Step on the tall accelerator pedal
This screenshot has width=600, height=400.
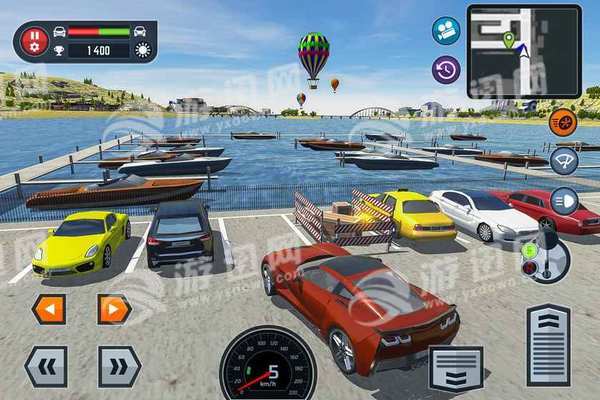[548, 345]
